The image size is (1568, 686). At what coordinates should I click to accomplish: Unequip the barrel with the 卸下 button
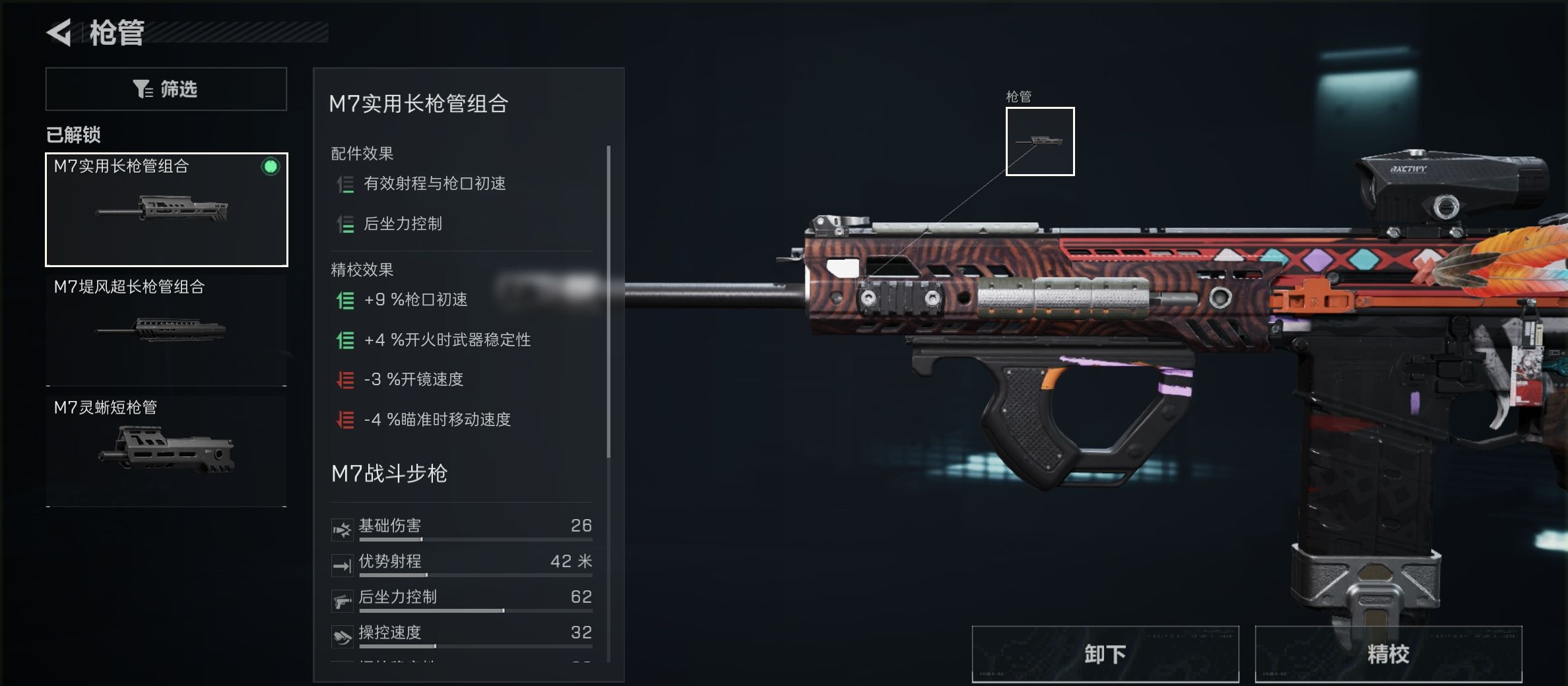point(1105,654)
